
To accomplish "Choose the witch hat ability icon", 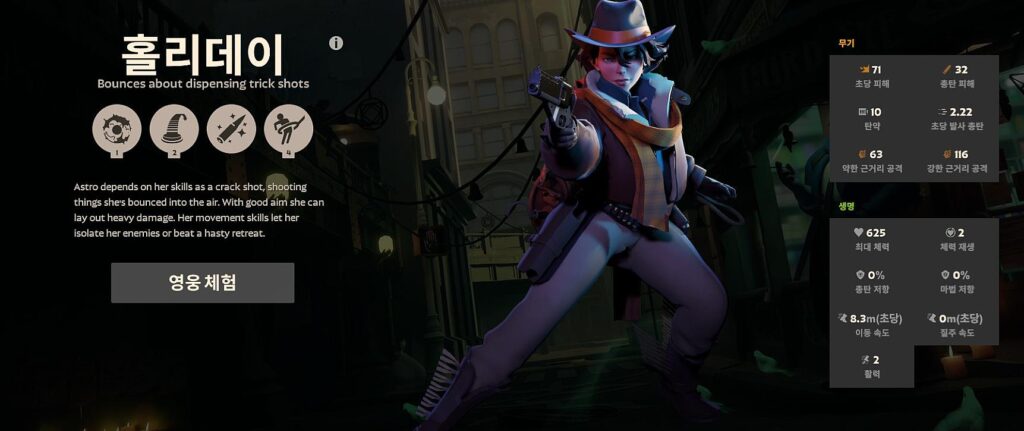I will [174, 129].
